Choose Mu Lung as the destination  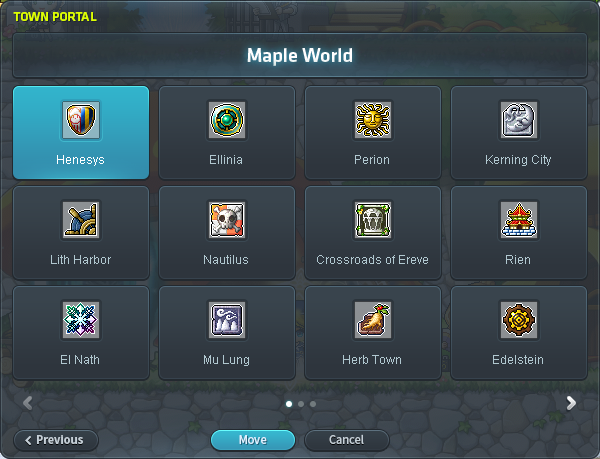(227, 332)
